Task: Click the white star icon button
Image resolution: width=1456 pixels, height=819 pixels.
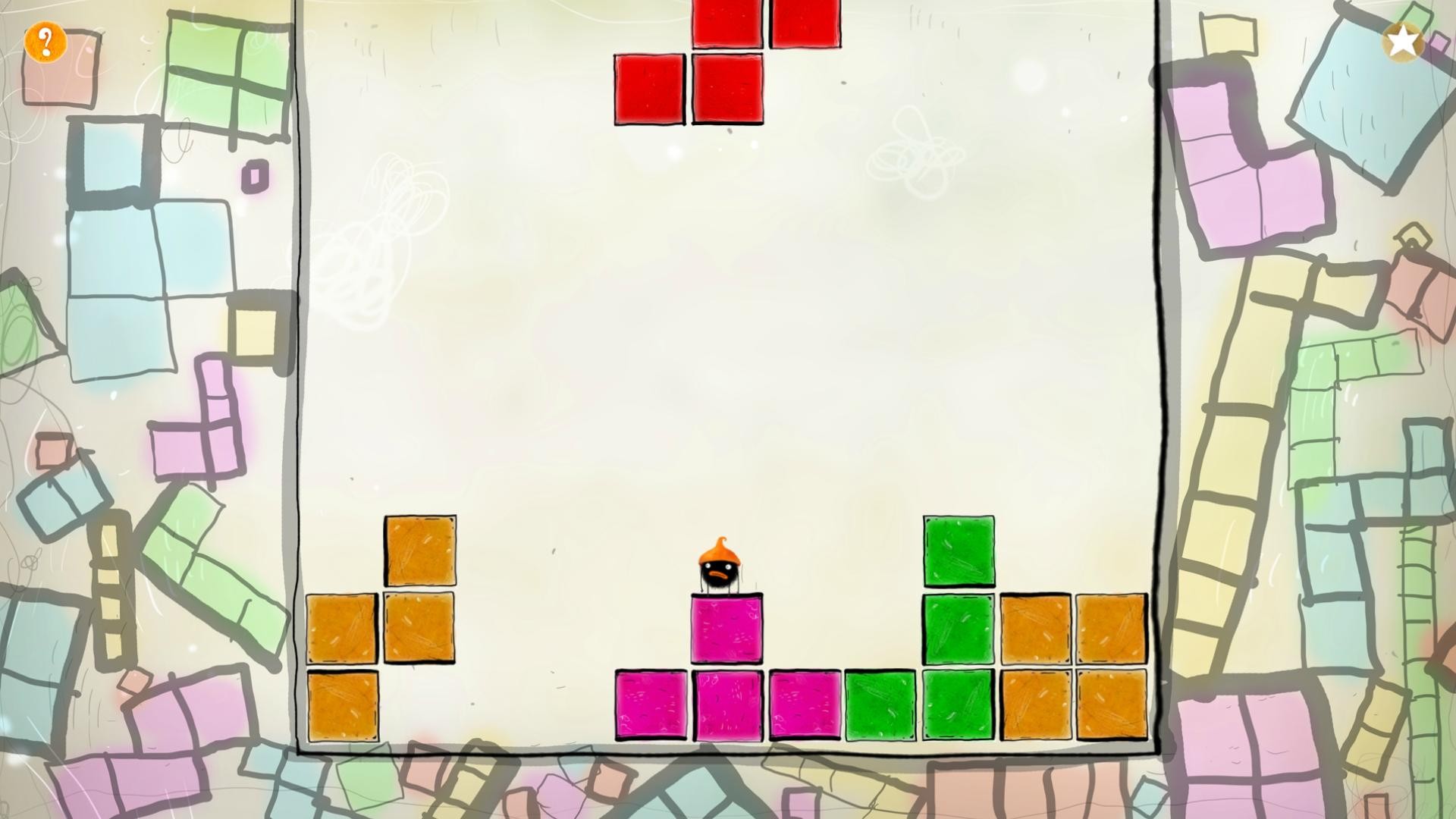Action: tap(1403, 41)
